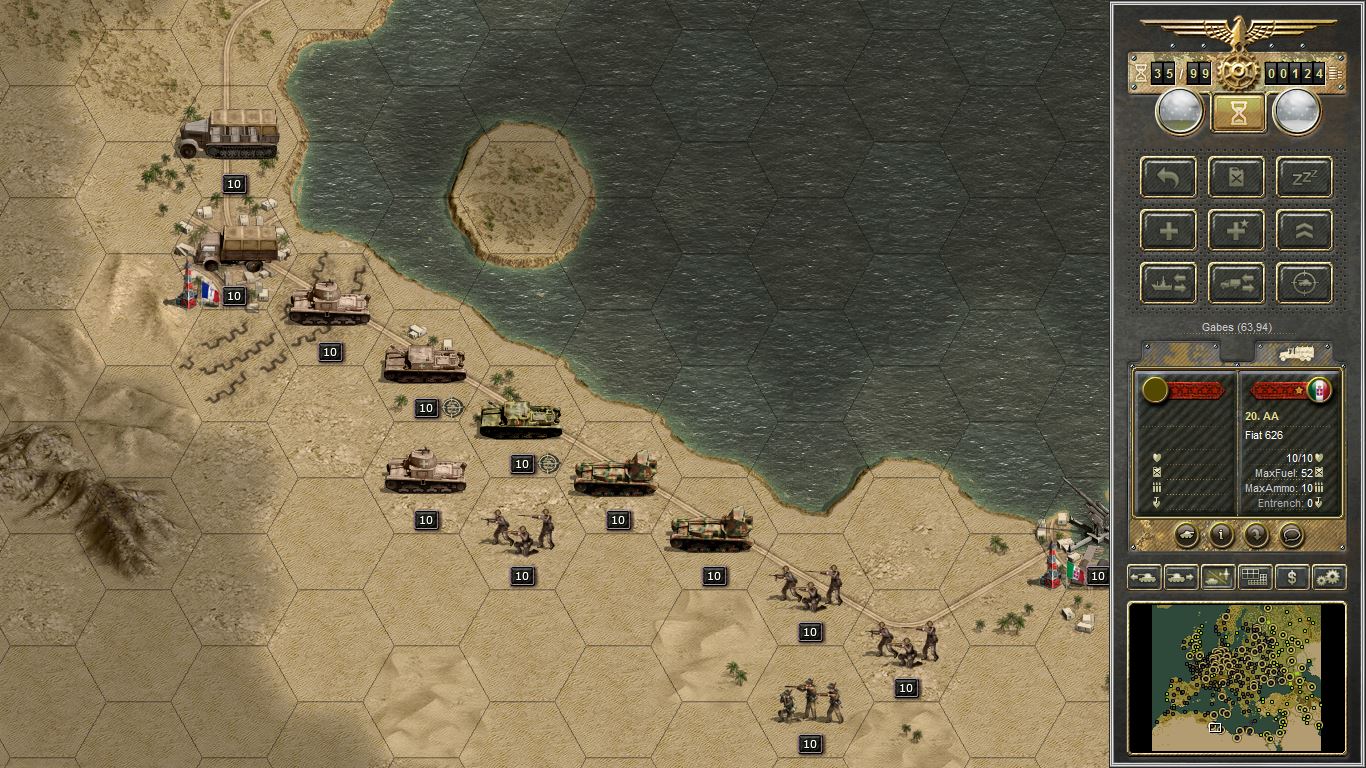
Task: Click the ship embark button
Action: [1168, 283]
